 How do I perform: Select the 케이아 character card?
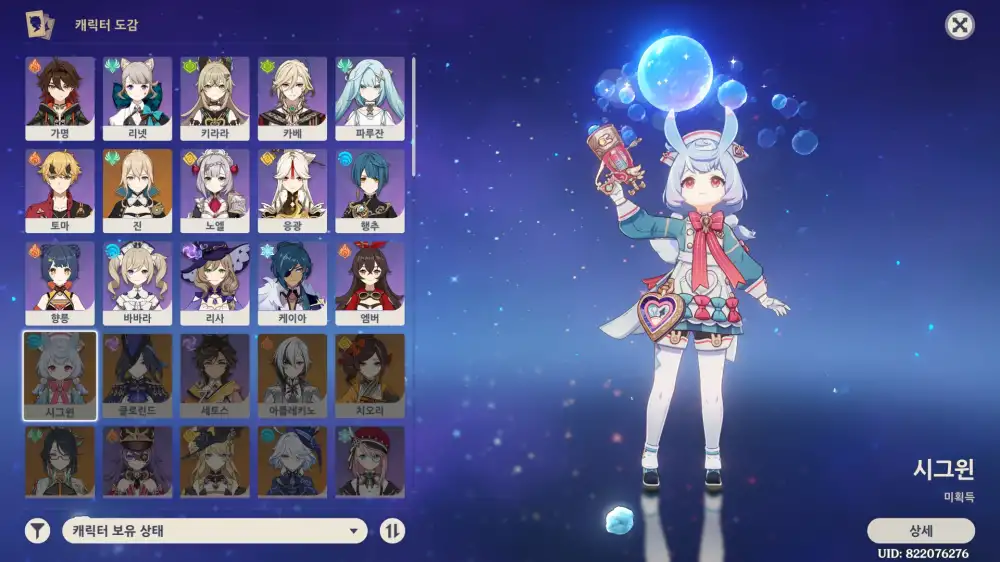[x=292, y=282]
